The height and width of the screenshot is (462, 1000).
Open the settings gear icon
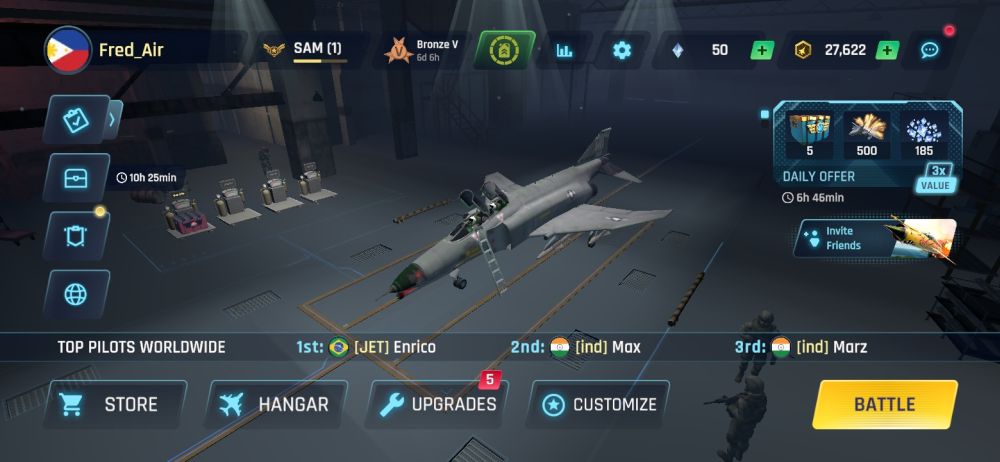pyautogui.click(x=622, y=50)
